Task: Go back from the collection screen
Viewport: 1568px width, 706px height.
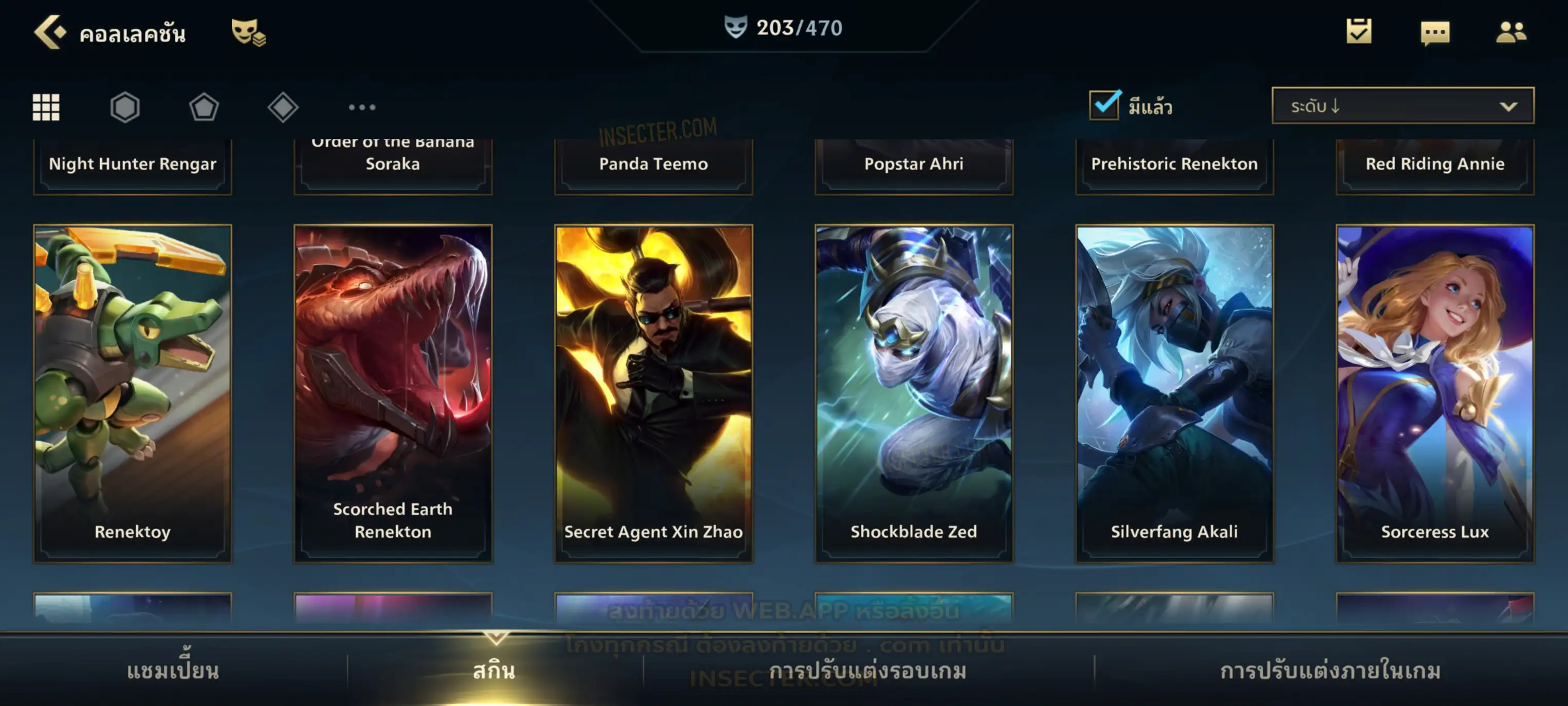Action: pos(50,32)
